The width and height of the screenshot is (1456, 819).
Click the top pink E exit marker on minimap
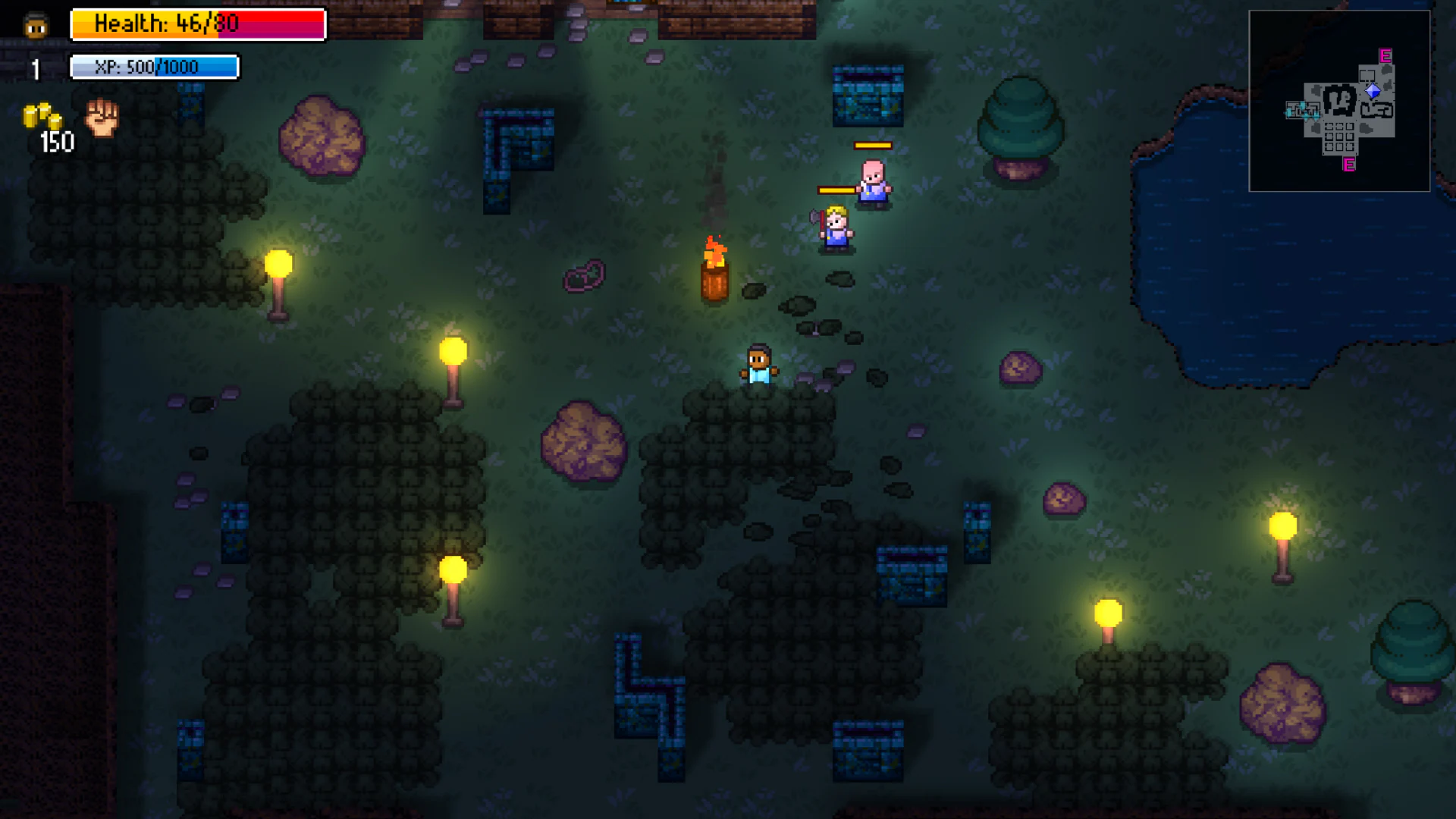tap(1384, 55)
